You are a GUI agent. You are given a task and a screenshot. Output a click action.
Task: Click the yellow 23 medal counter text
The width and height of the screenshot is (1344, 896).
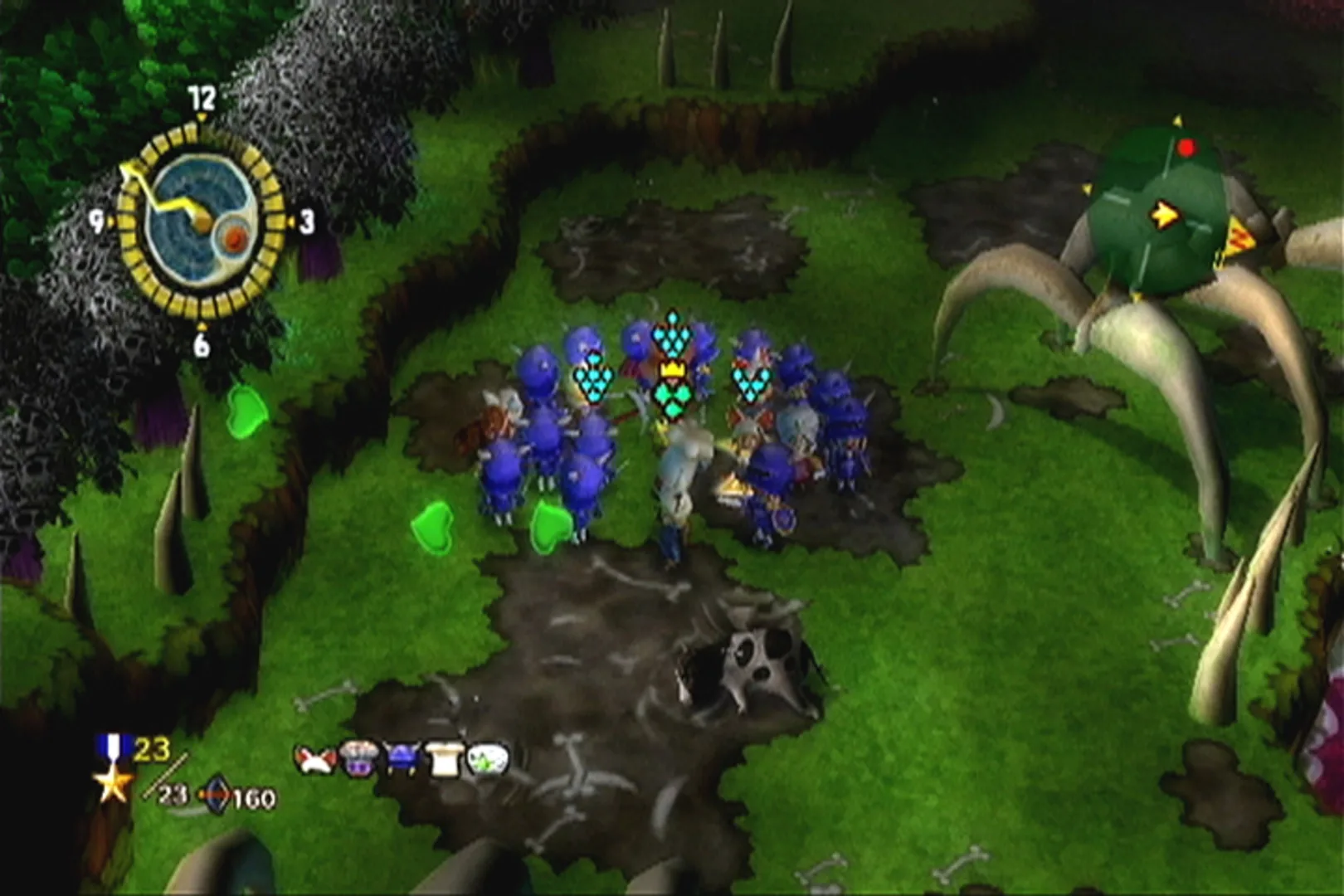coord(152,749)
